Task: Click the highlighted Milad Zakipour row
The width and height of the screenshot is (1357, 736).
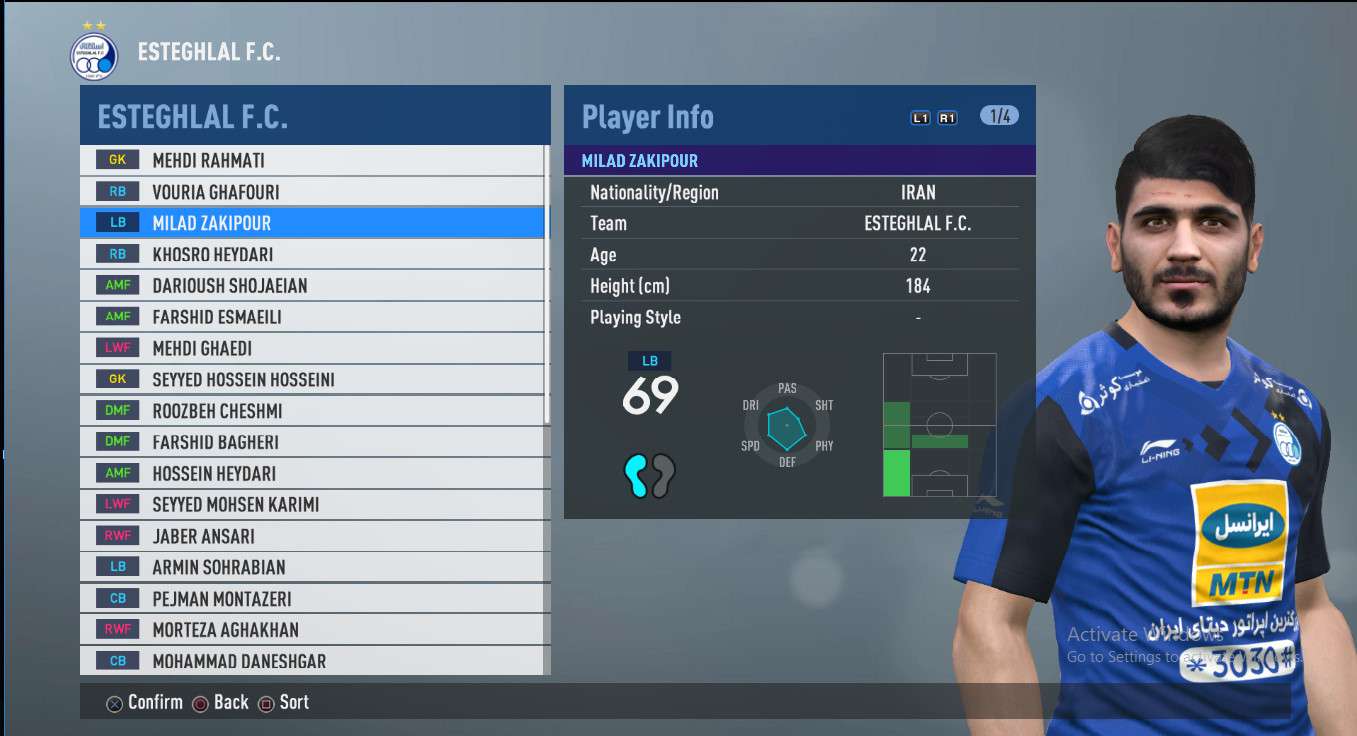Action: 312,223
